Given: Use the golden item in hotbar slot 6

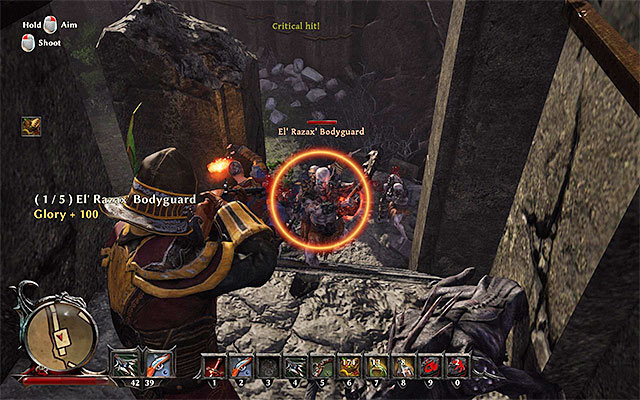Looking at the screenshot, I should (349, 365).
